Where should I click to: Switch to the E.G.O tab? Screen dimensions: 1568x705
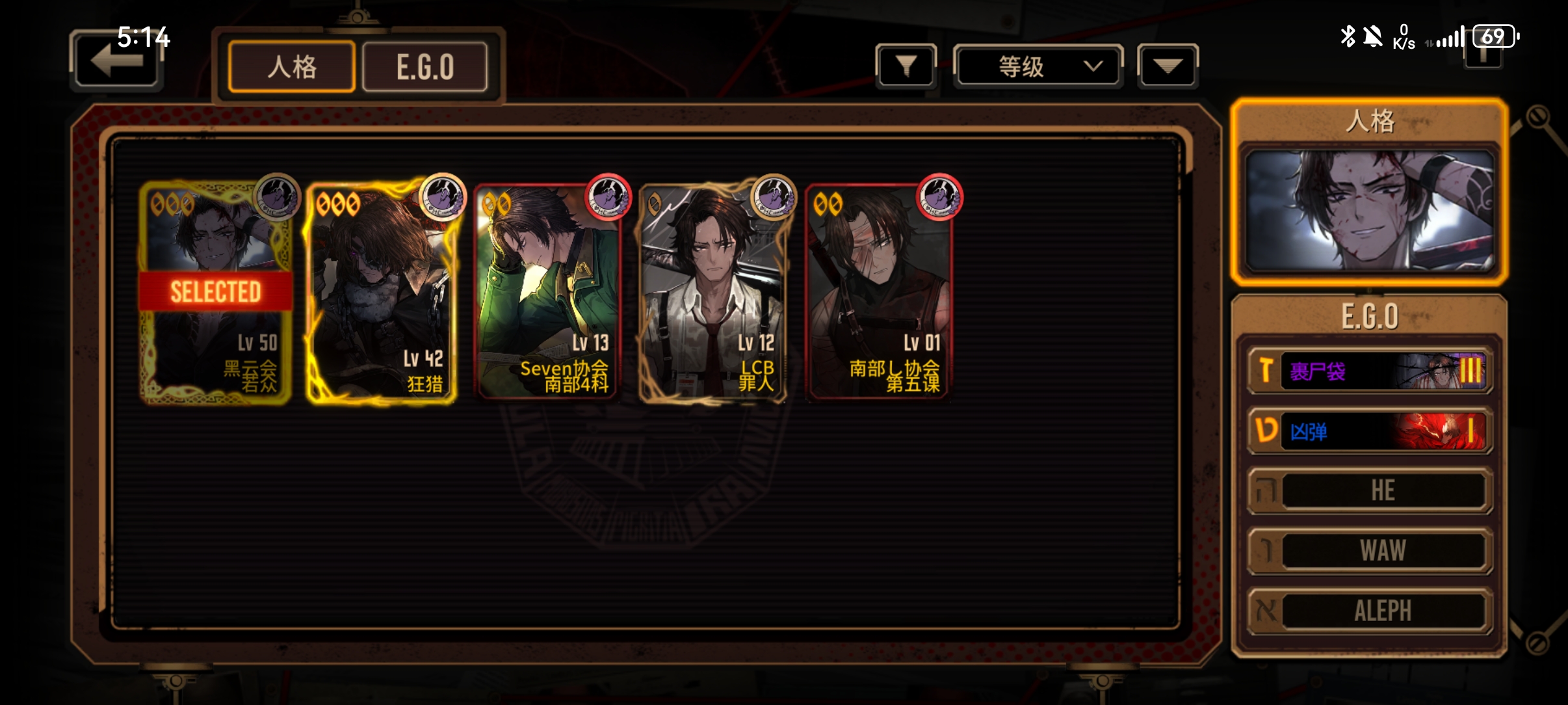(425, 66)
